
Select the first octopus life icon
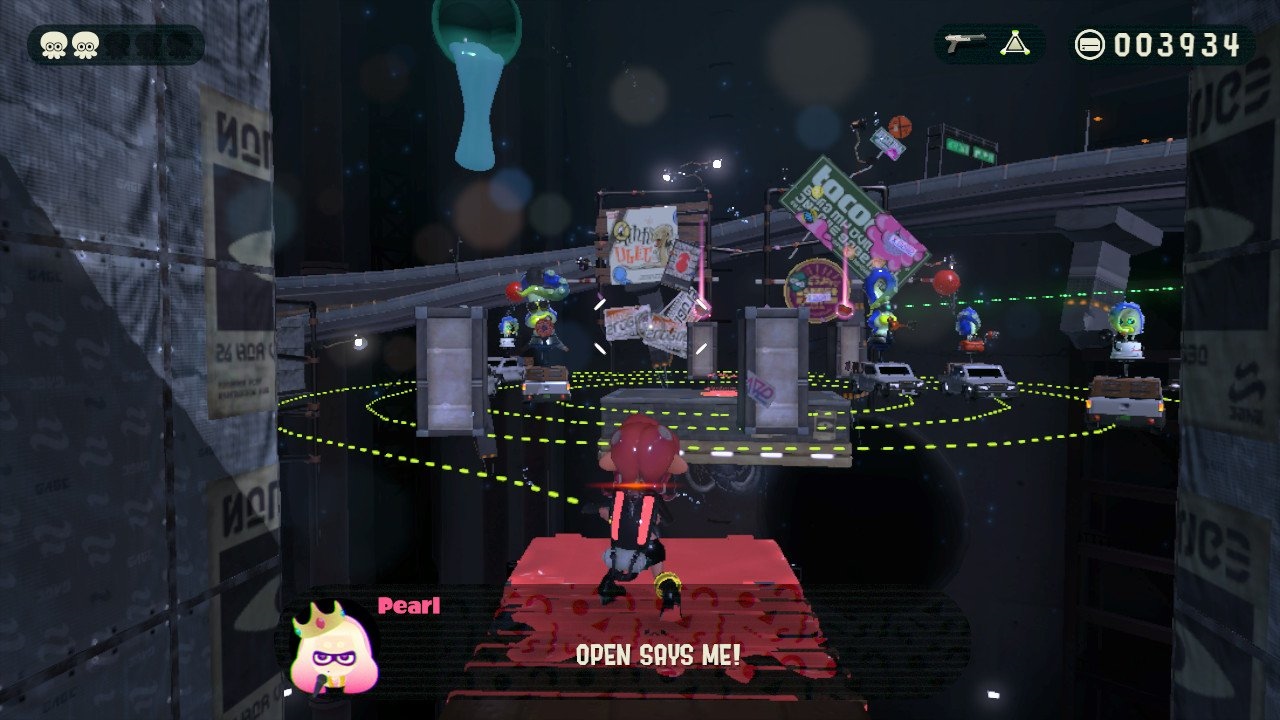pyautogui.click(x=52, y=44)
